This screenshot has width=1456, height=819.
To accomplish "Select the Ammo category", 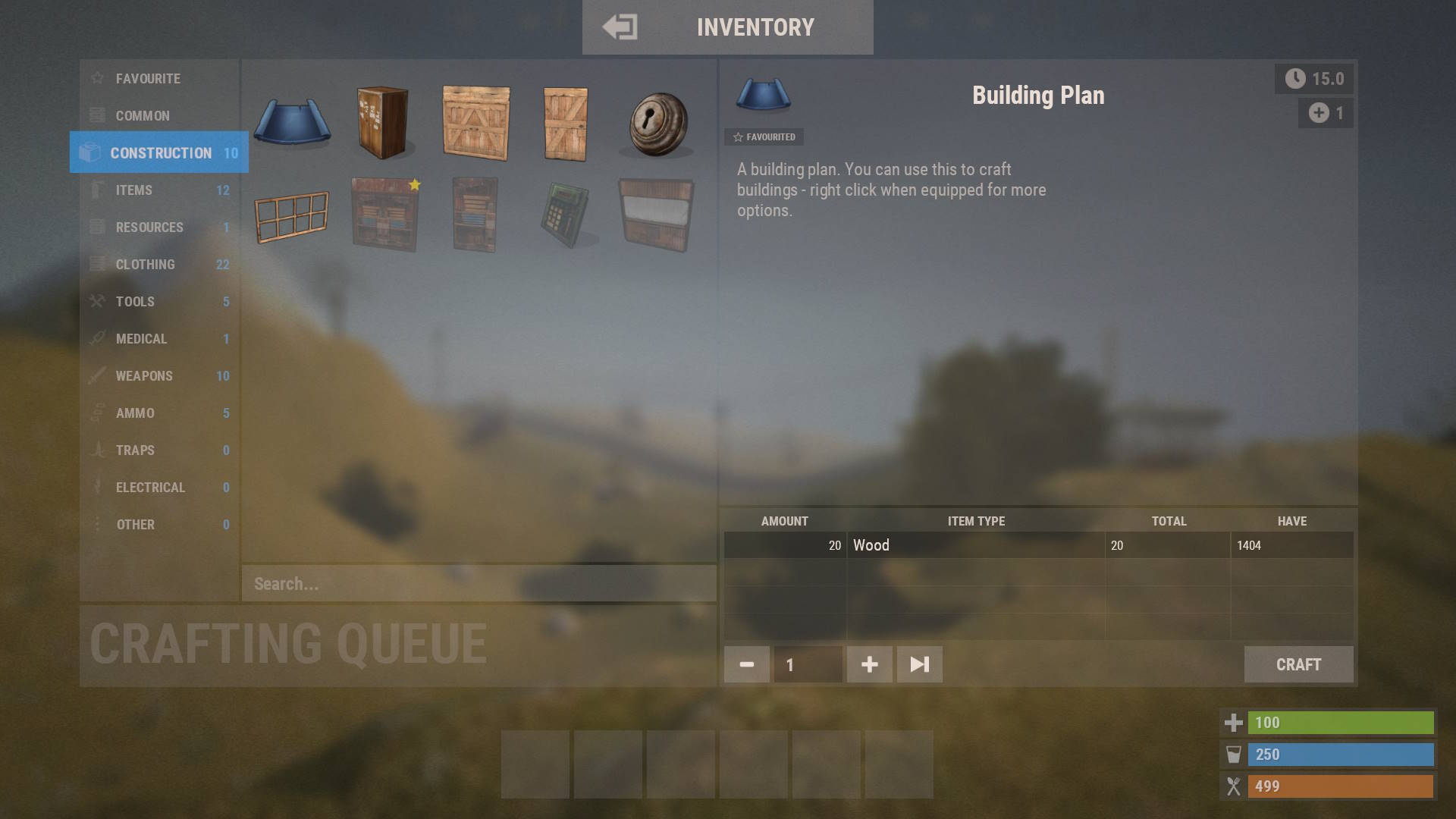I will 135,413.
